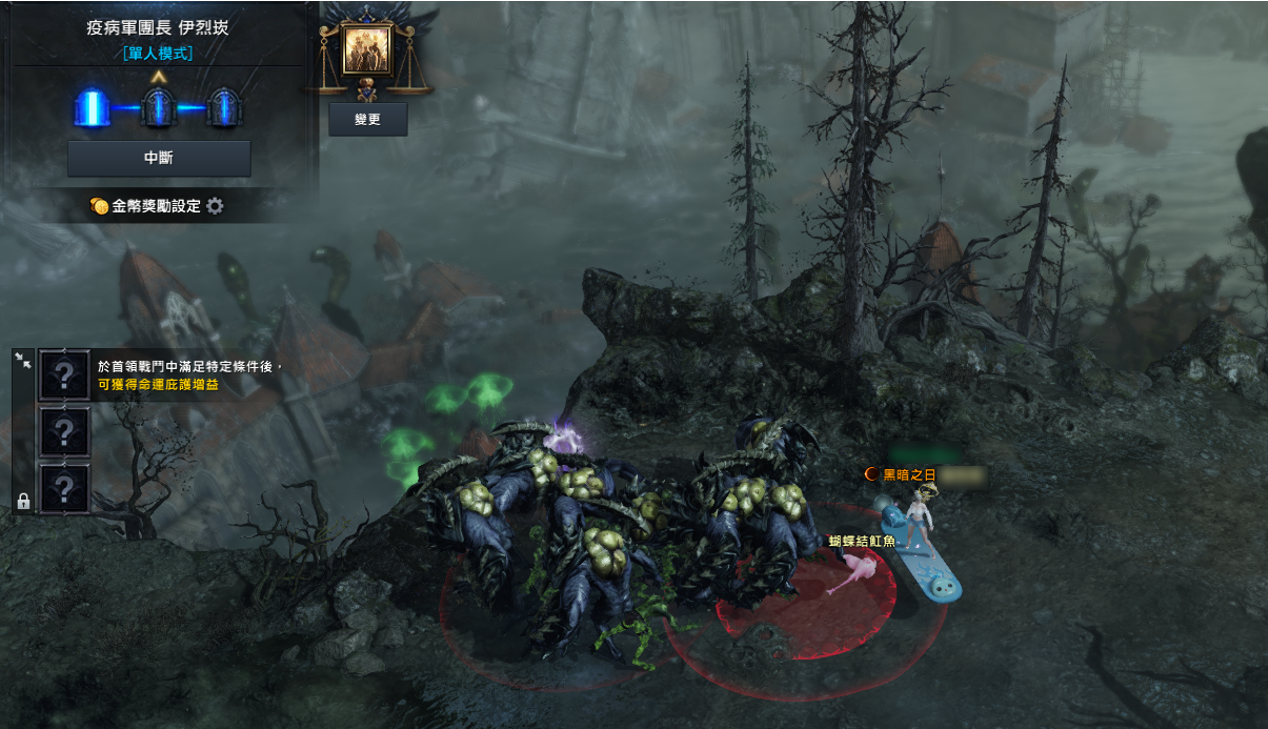Select the brightly glowing first gate icon

(x=92, y=108)
